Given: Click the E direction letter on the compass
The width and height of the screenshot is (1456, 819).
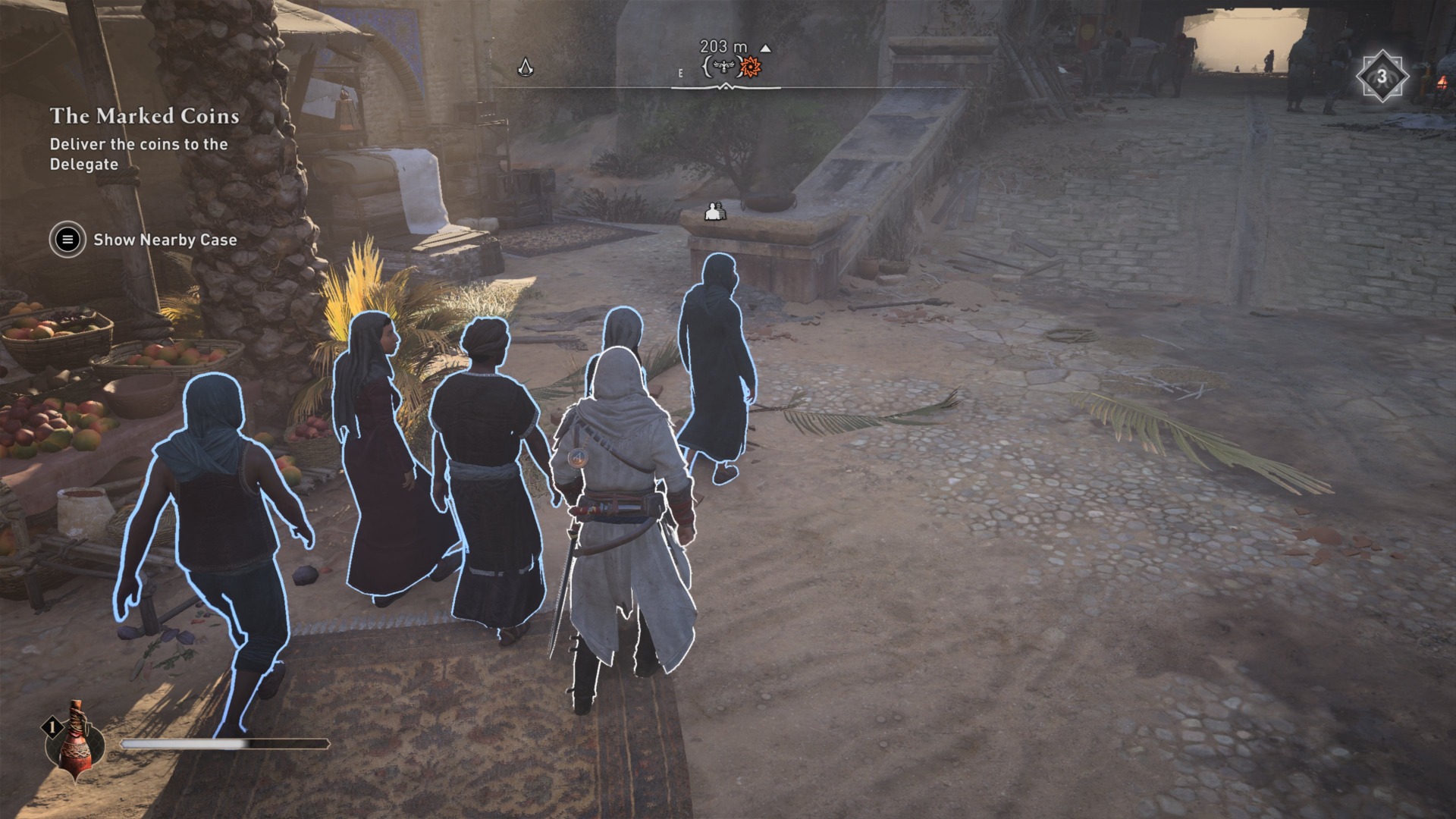Looking at the screenshot, I should pos(680,74).
